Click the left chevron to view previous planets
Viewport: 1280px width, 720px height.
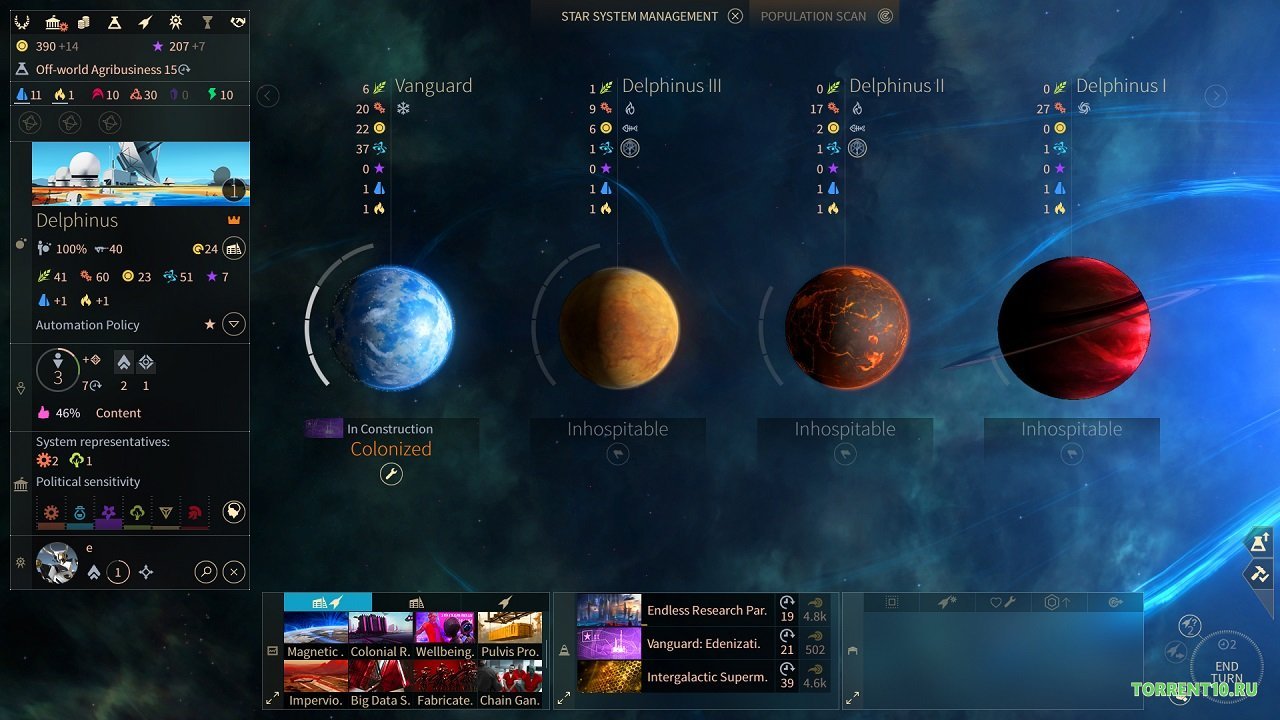pyautogui.click(x=268, y=95)
